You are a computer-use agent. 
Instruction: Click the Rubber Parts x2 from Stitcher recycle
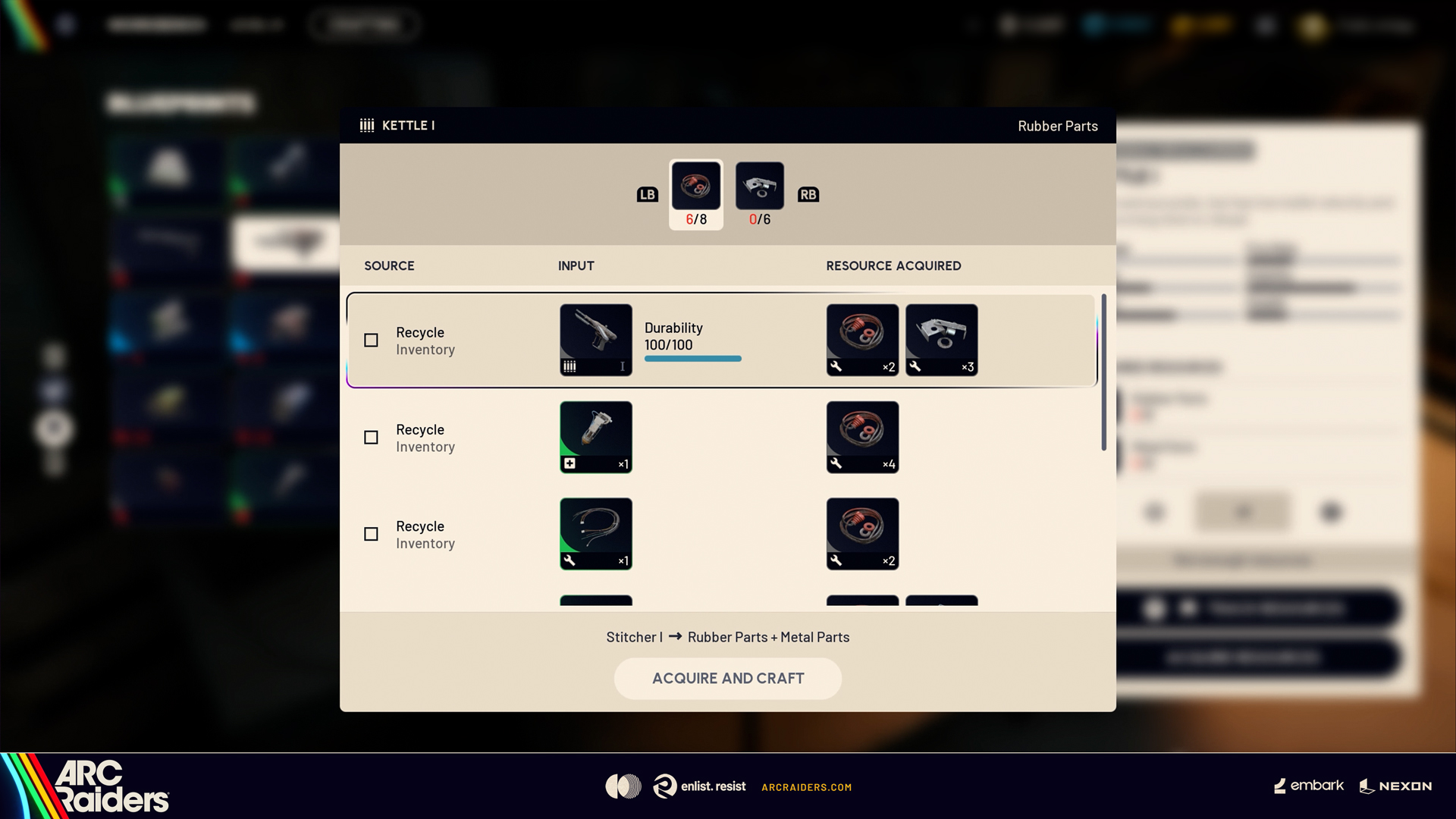862,340
